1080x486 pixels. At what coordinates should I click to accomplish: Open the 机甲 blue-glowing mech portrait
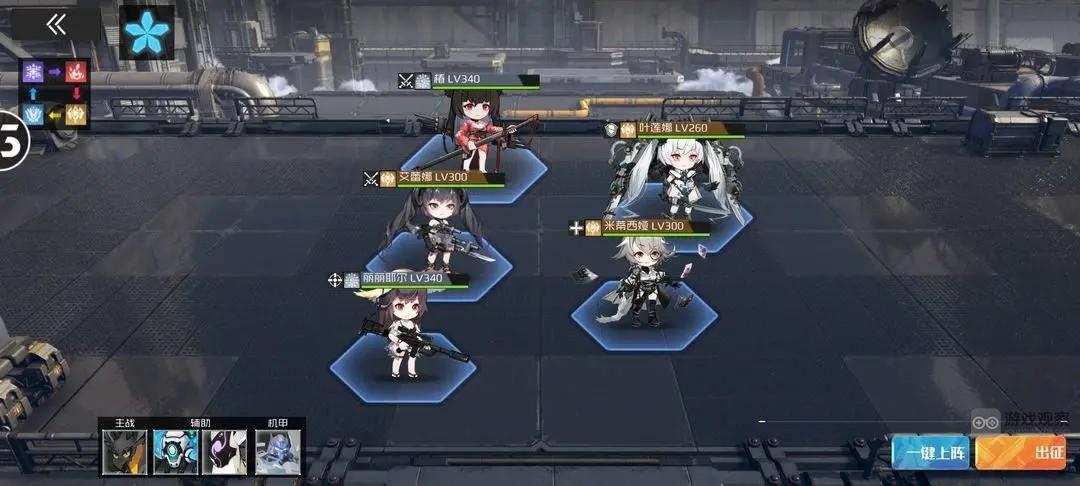tap(278, 452)
